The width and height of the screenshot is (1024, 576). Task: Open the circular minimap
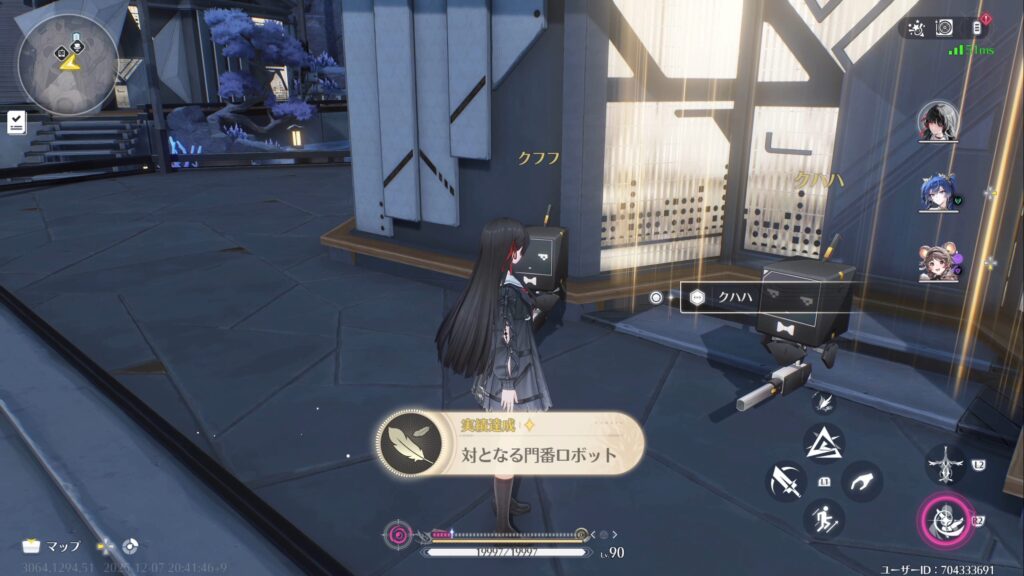[x=68, y=50]
